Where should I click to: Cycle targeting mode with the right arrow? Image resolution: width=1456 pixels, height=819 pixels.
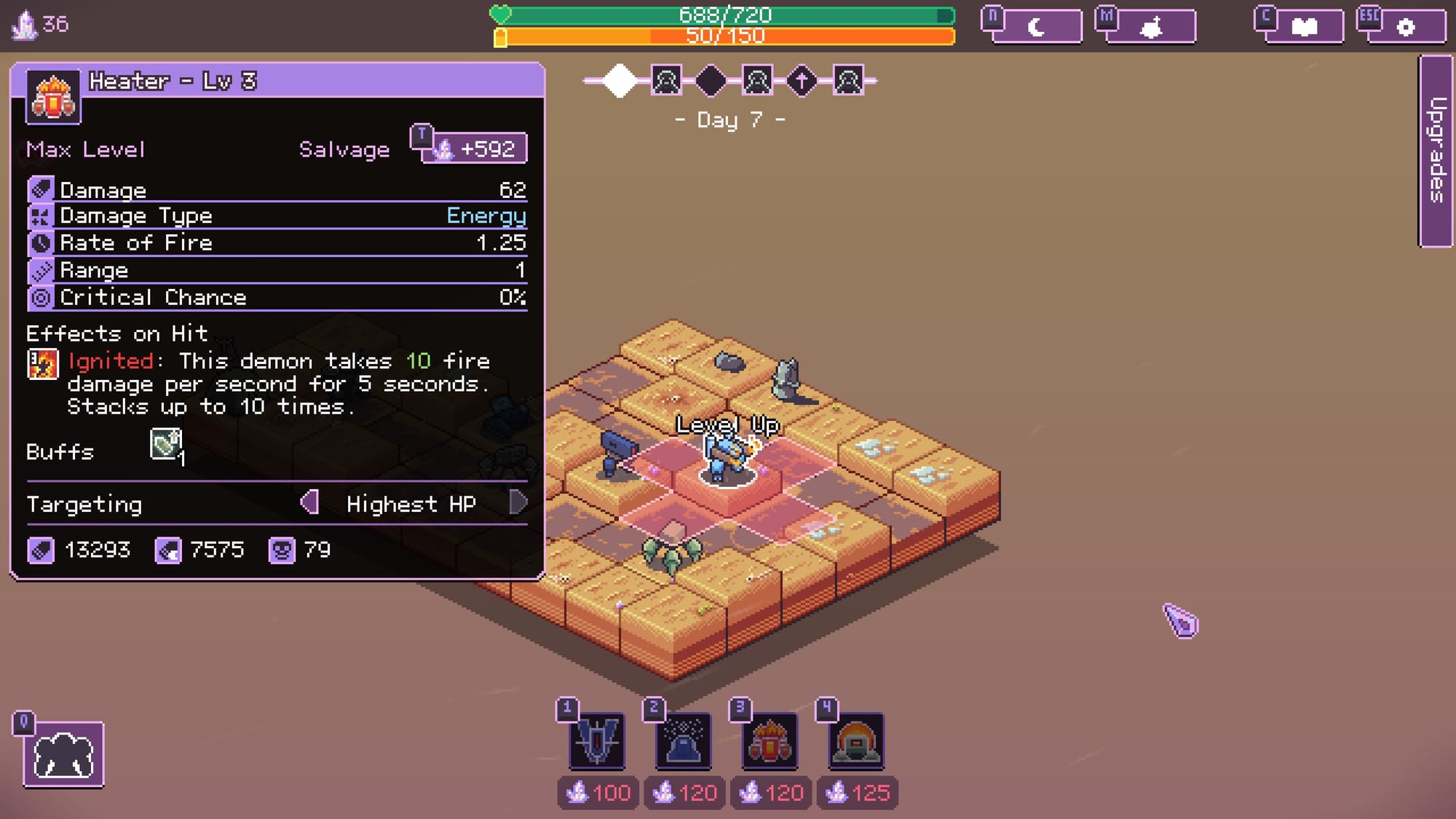(518, 502)
